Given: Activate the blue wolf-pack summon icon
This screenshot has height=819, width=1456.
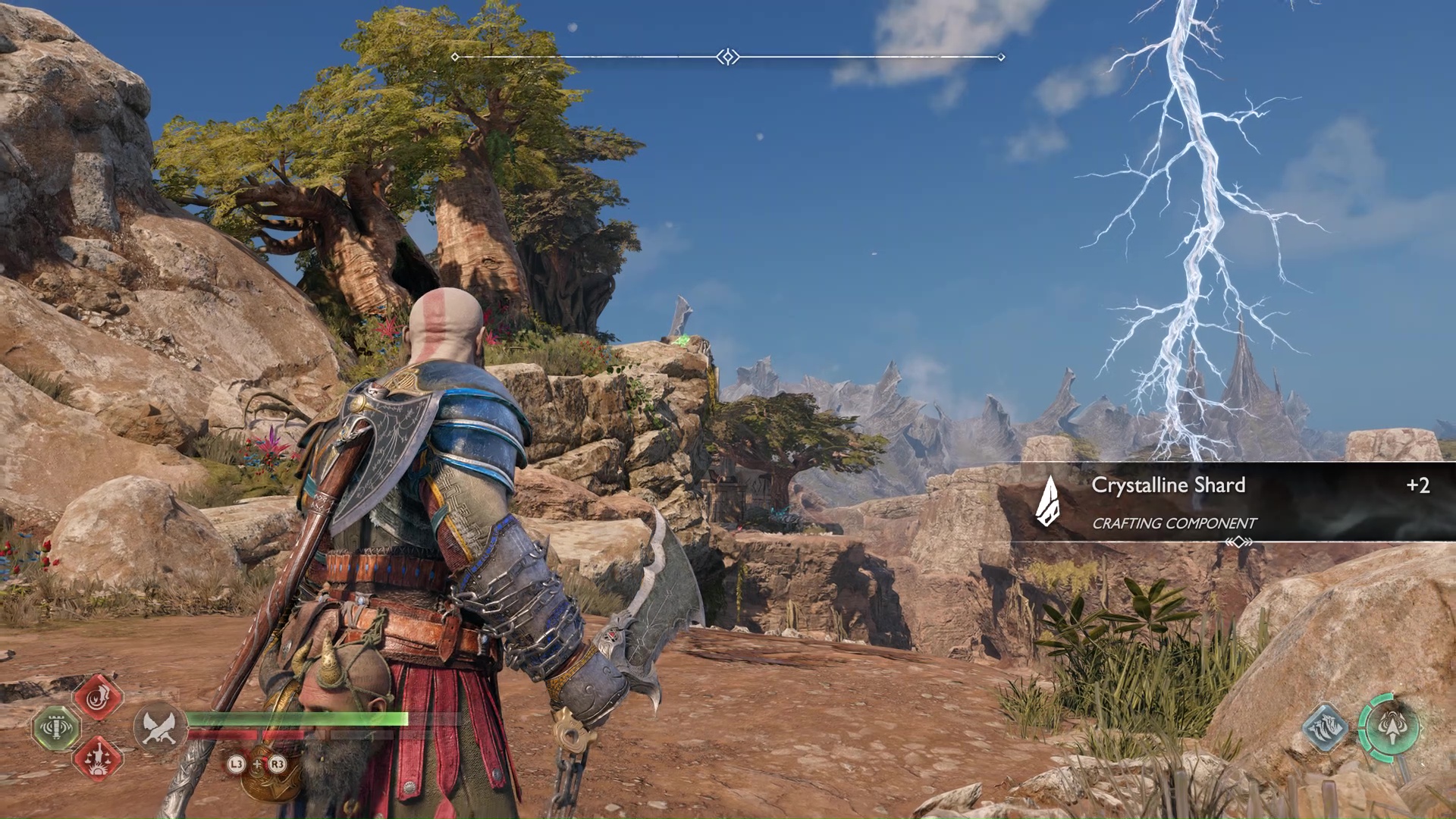Looking at the screenshot, I should click(1325, 728).
